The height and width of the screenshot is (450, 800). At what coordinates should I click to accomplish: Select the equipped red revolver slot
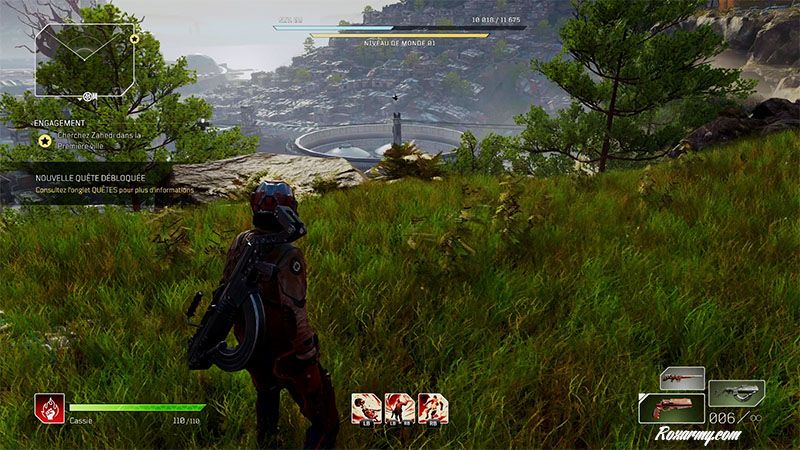point(671,408)
